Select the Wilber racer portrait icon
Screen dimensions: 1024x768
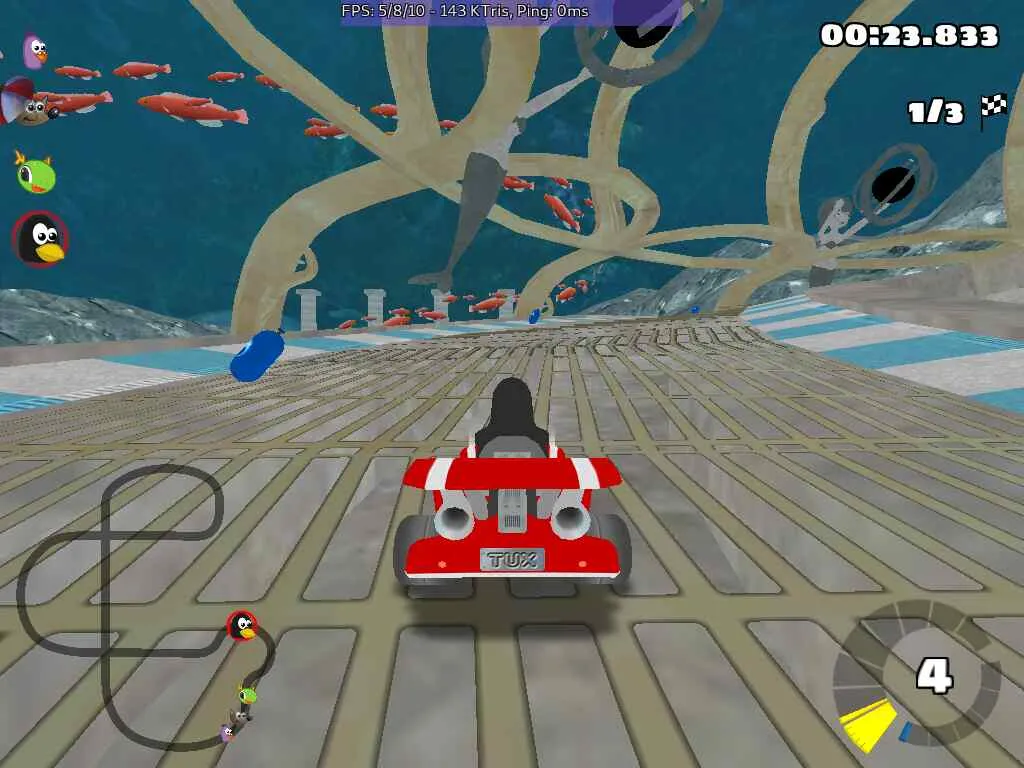point(32,104)
